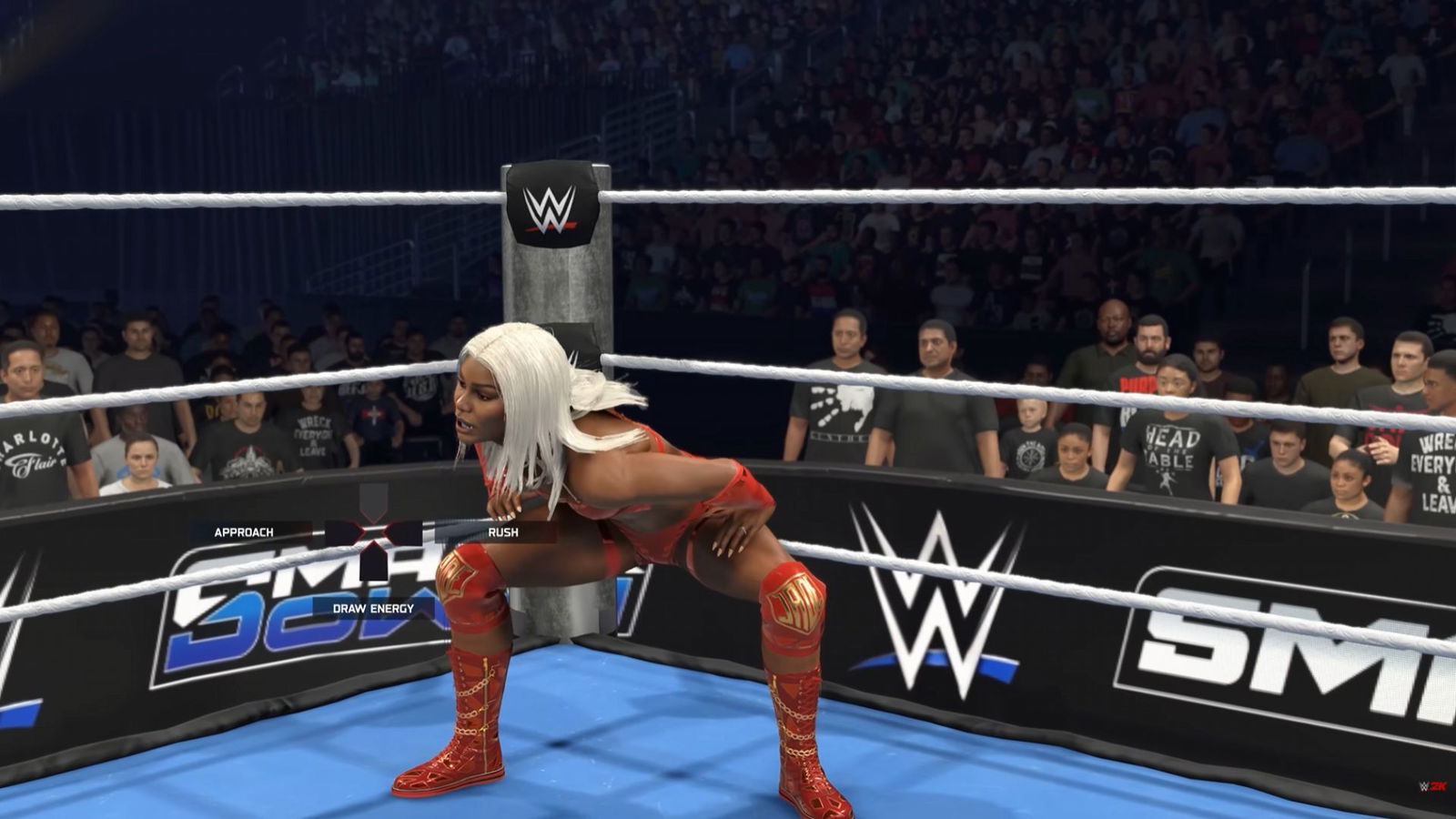Pick the Draw Energy option

373,608
